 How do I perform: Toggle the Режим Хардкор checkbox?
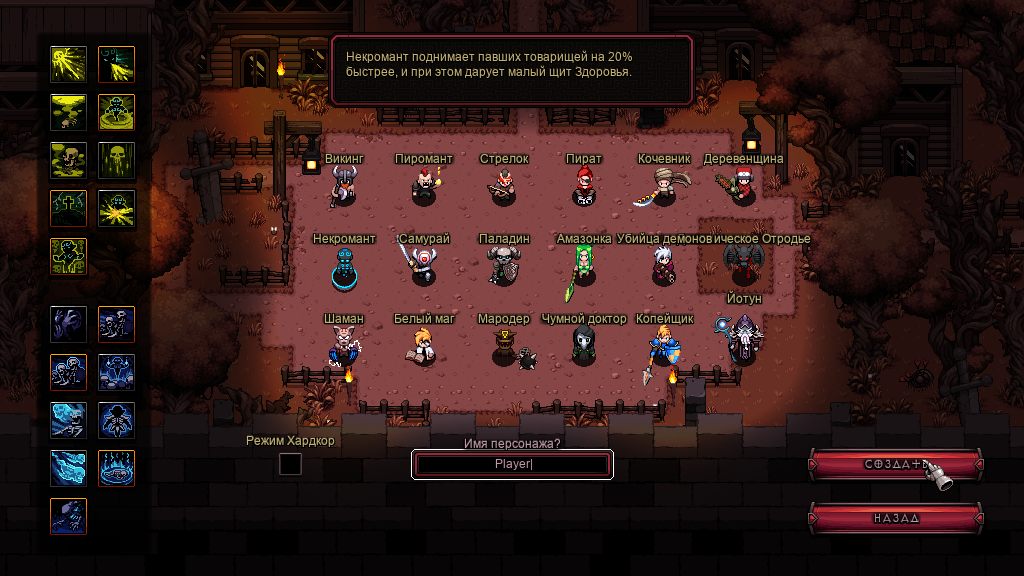(290, 464)
